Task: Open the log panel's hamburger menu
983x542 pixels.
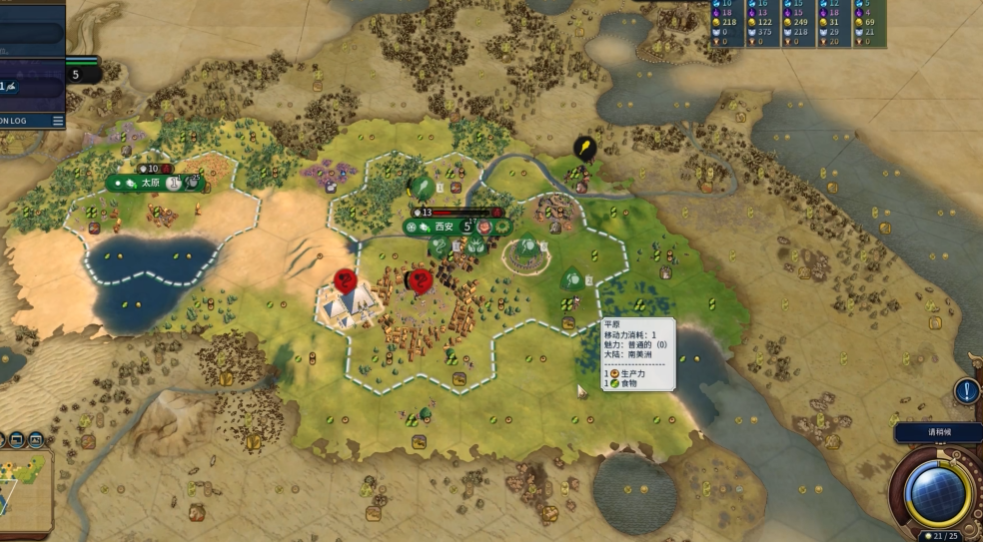Action: pos(58,120)
